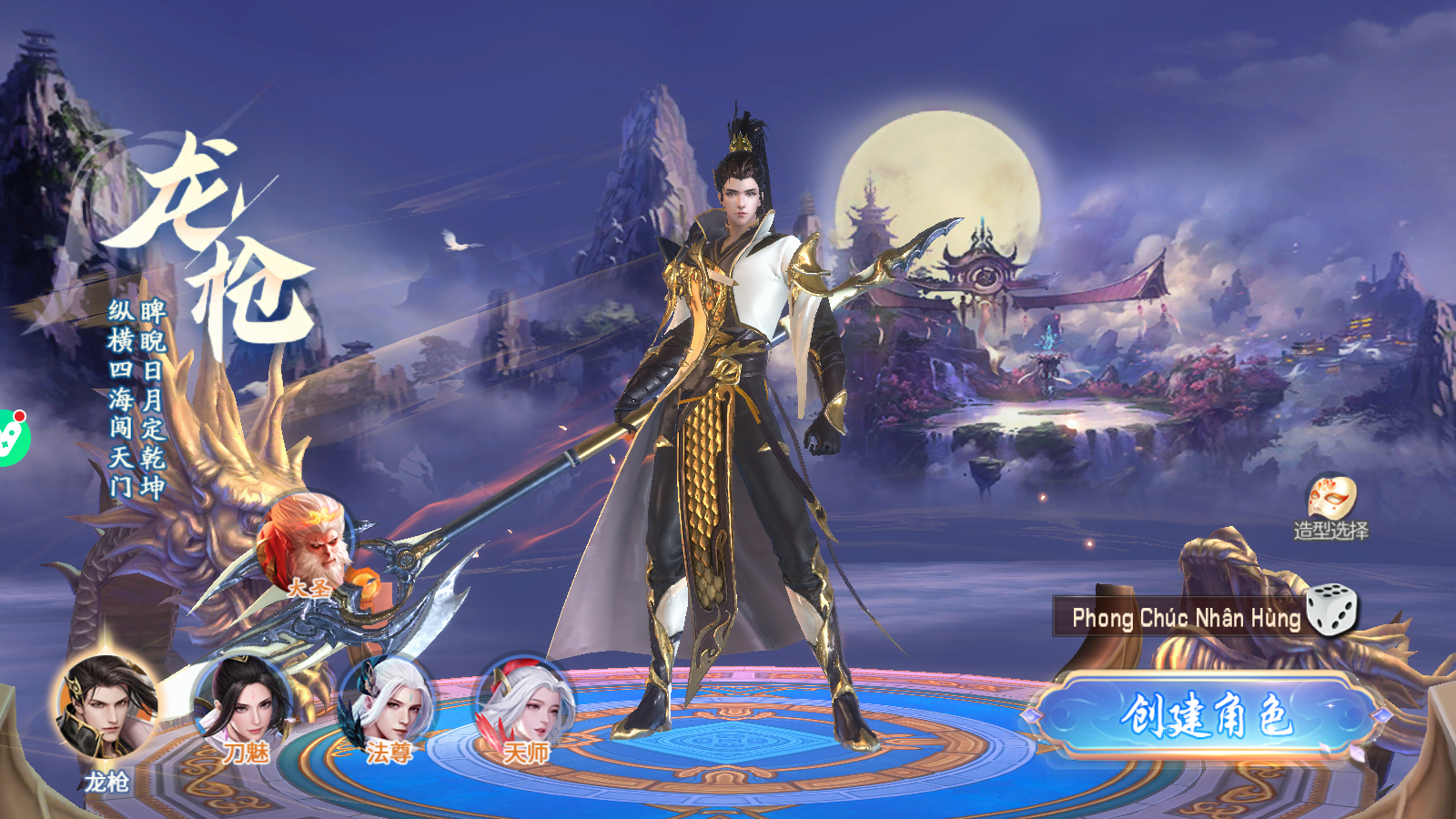Open 造型选择 appearance selection

point(1331,507)
